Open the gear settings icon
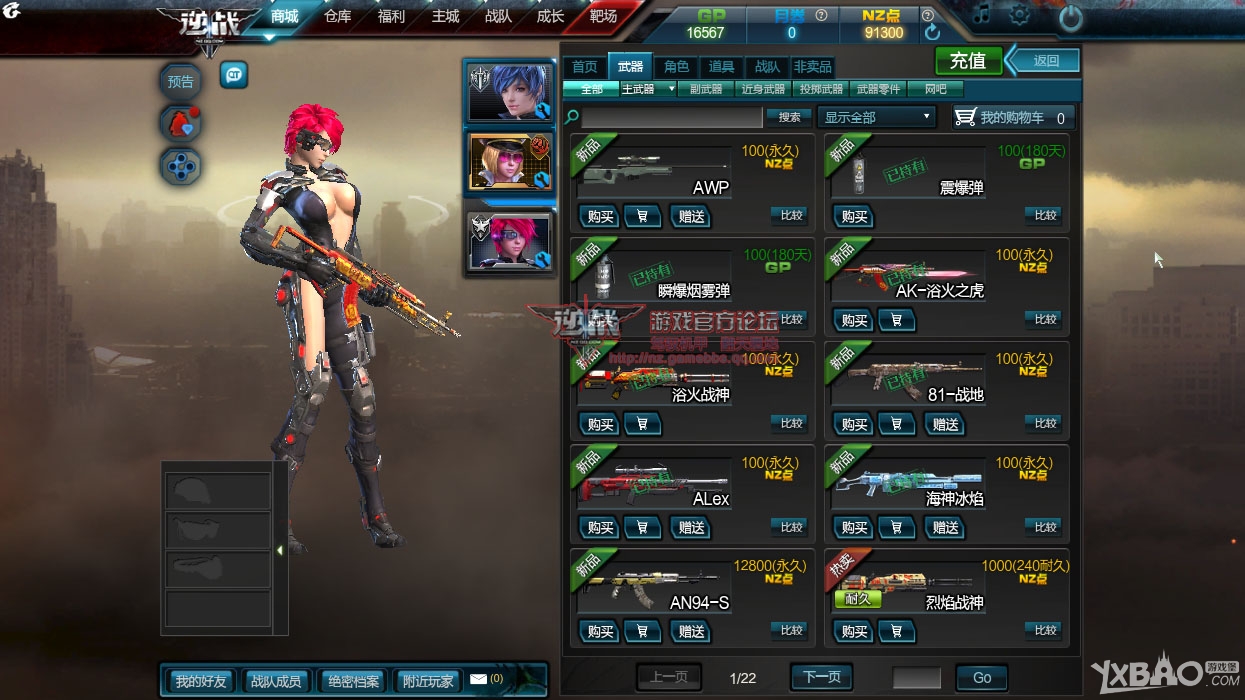The width and height of the screenshot is (1245, 700). tap(1019, 15)
